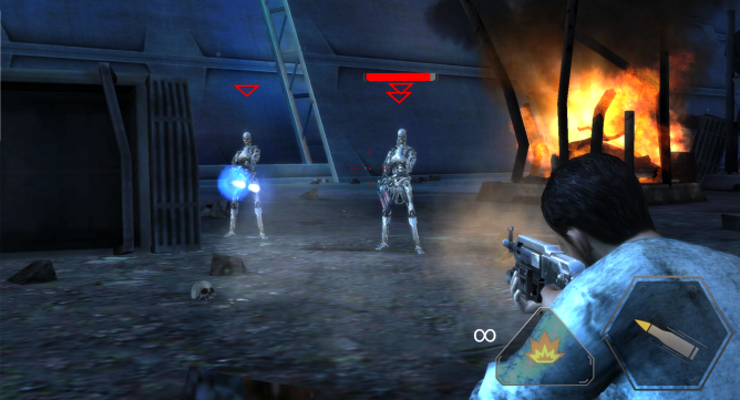Select the bullet ammo hexagon icon
The image size is (740, 400).
(668, 335)
